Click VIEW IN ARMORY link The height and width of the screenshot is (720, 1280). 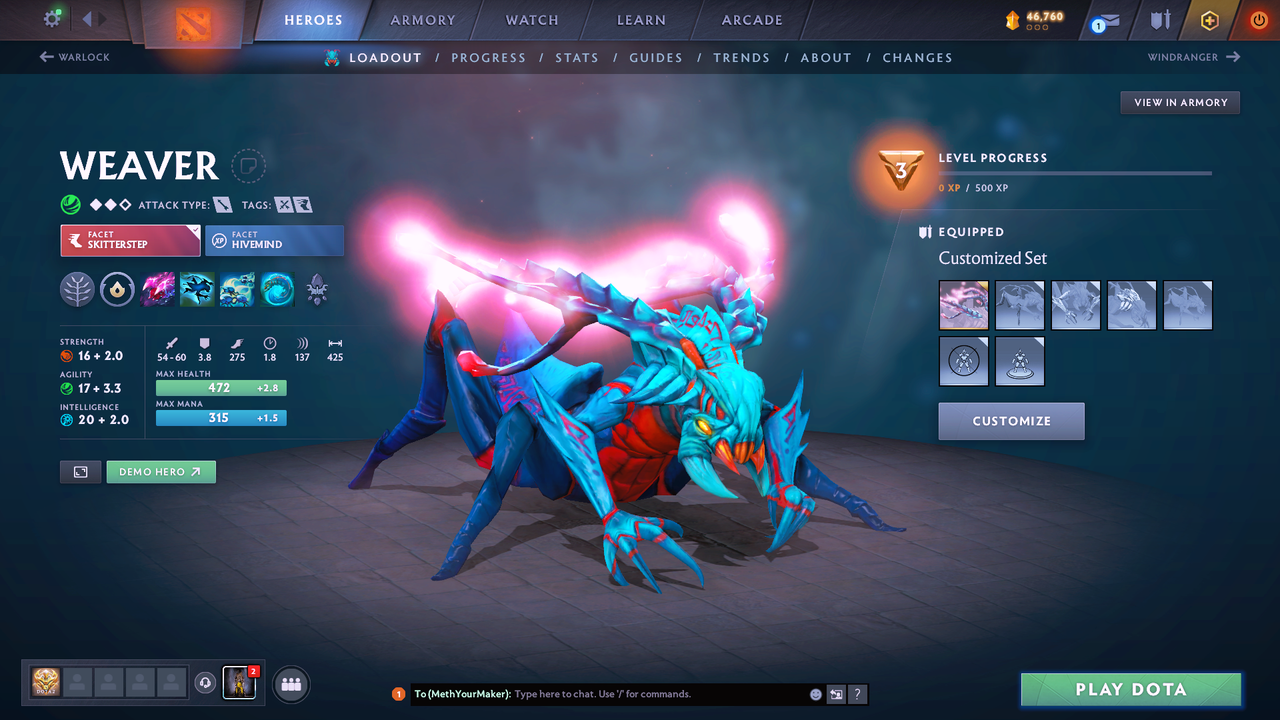pyautogui.click(x=1179, y=102)
